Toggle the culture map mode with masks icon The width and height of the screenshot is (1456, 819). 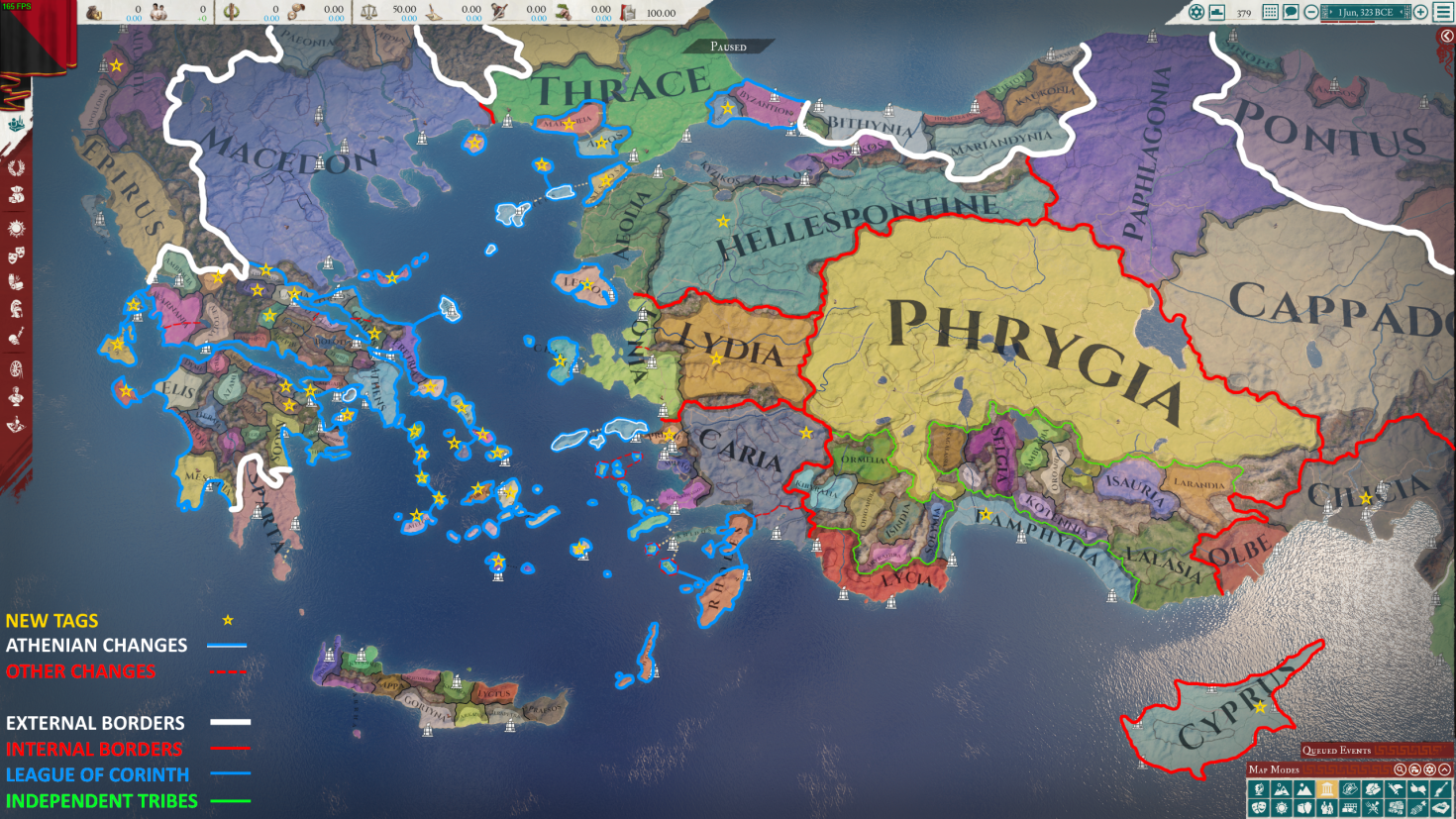1261,807
